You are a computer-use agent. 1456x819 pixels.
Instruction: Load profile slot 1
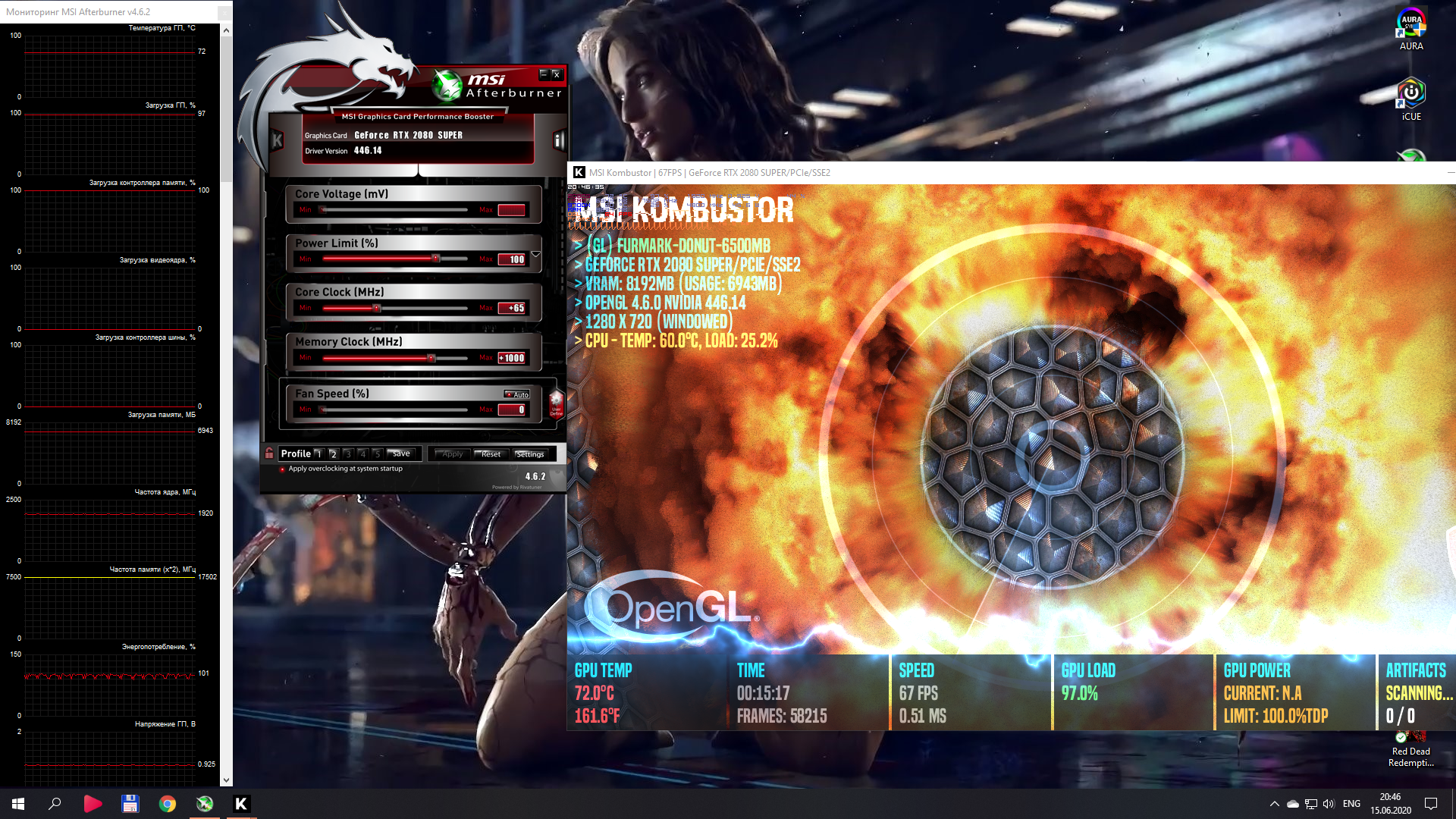pos(318,453)
